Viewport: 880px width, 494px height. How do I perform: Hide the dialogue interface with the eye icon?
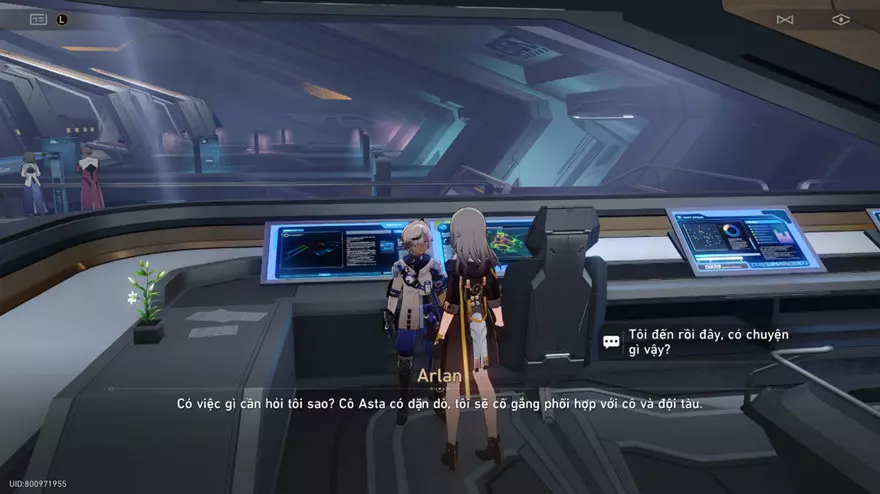coord(840,19)
